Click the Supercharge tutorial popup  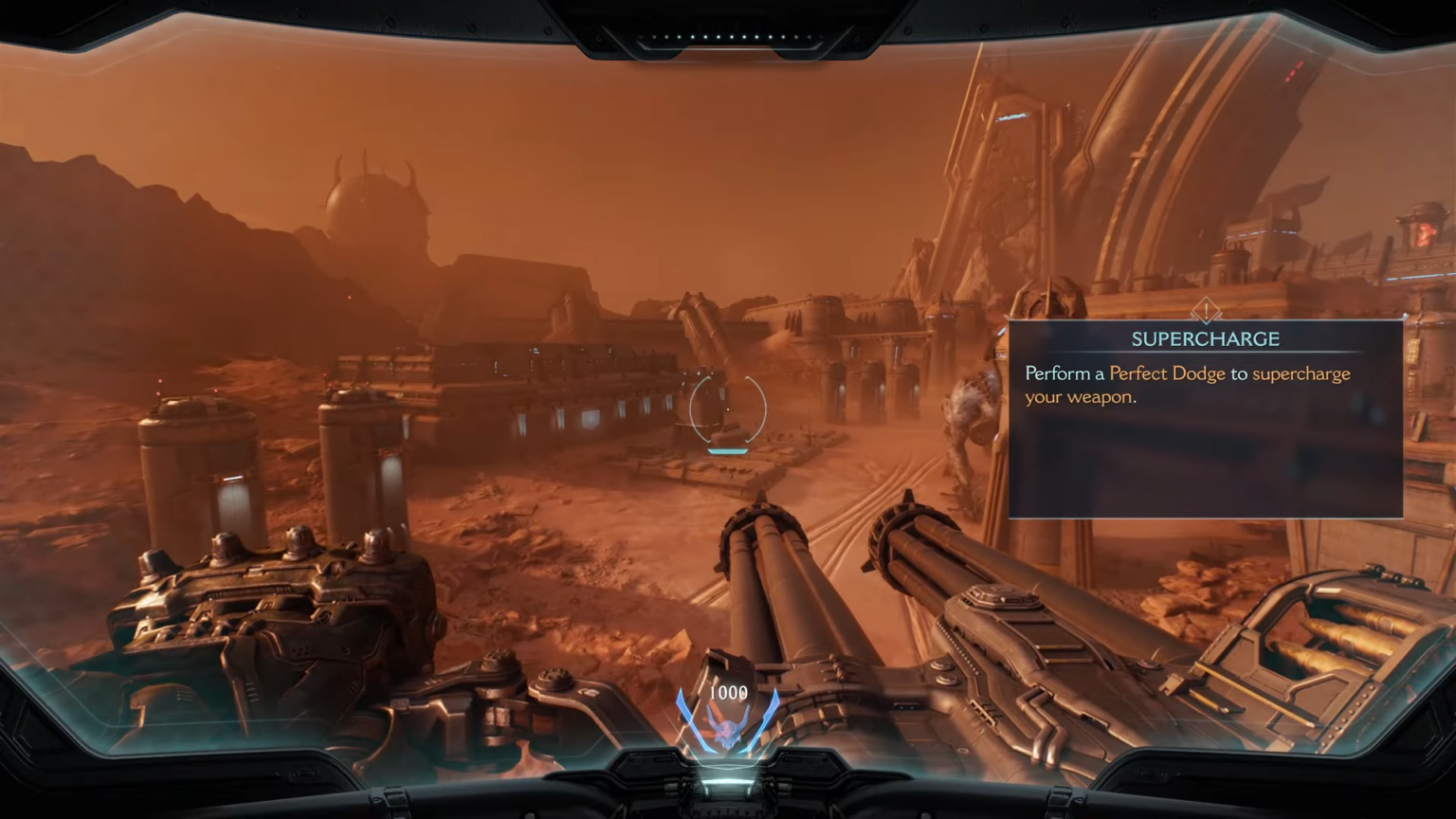1205,420
